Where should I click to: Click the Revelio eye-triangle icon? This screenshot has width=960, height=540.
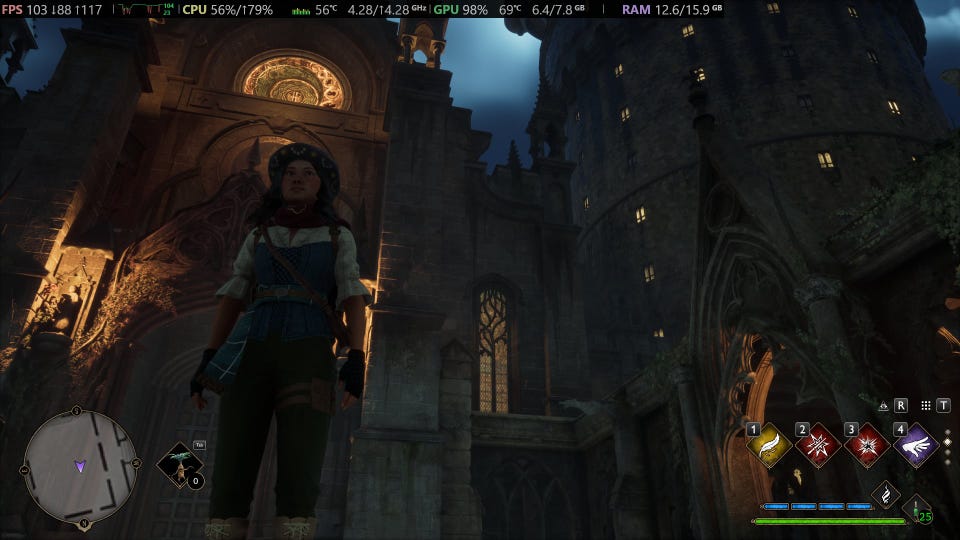coord(883,406)
